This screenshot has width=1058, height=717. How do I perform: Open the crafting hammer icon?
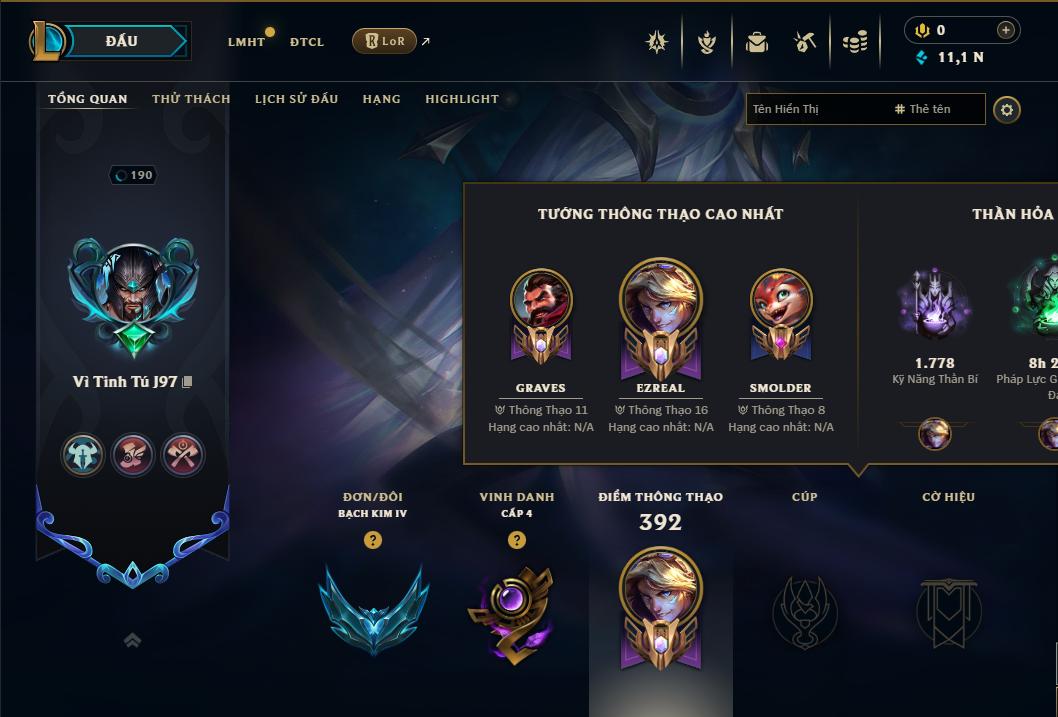[x=805, y=42]
